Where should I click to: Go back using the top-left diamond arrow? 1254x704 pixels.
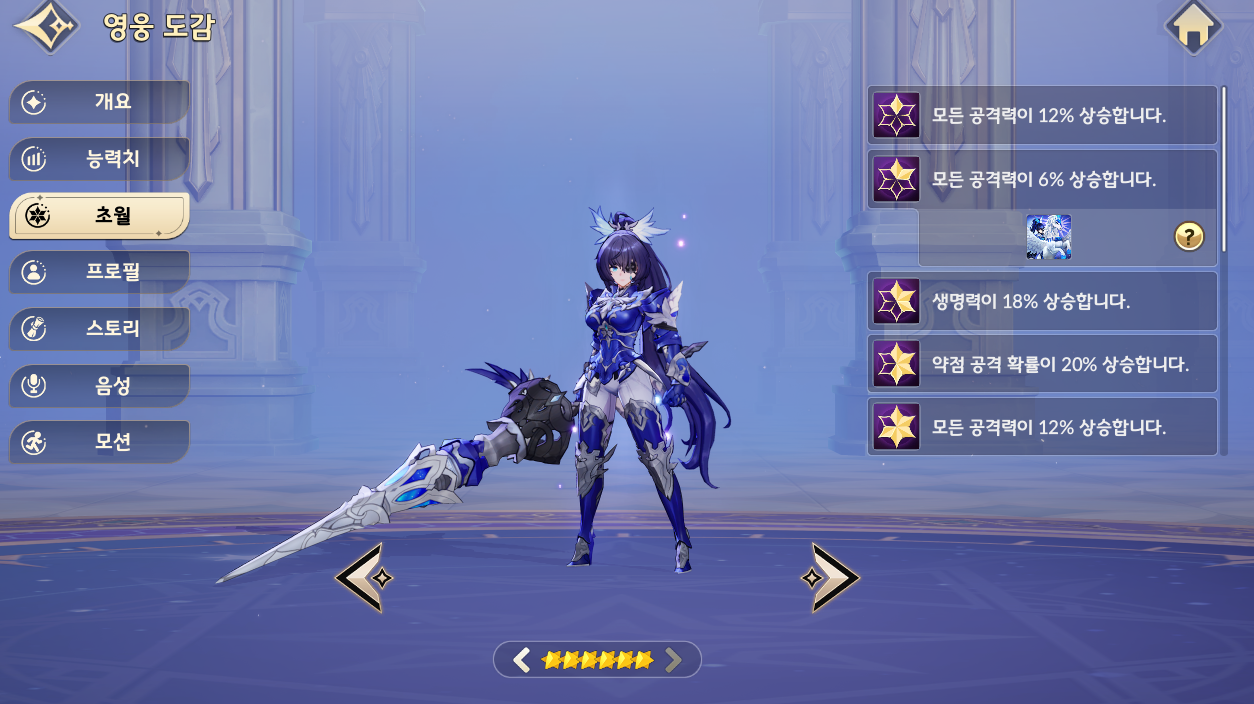click(46, 27)
